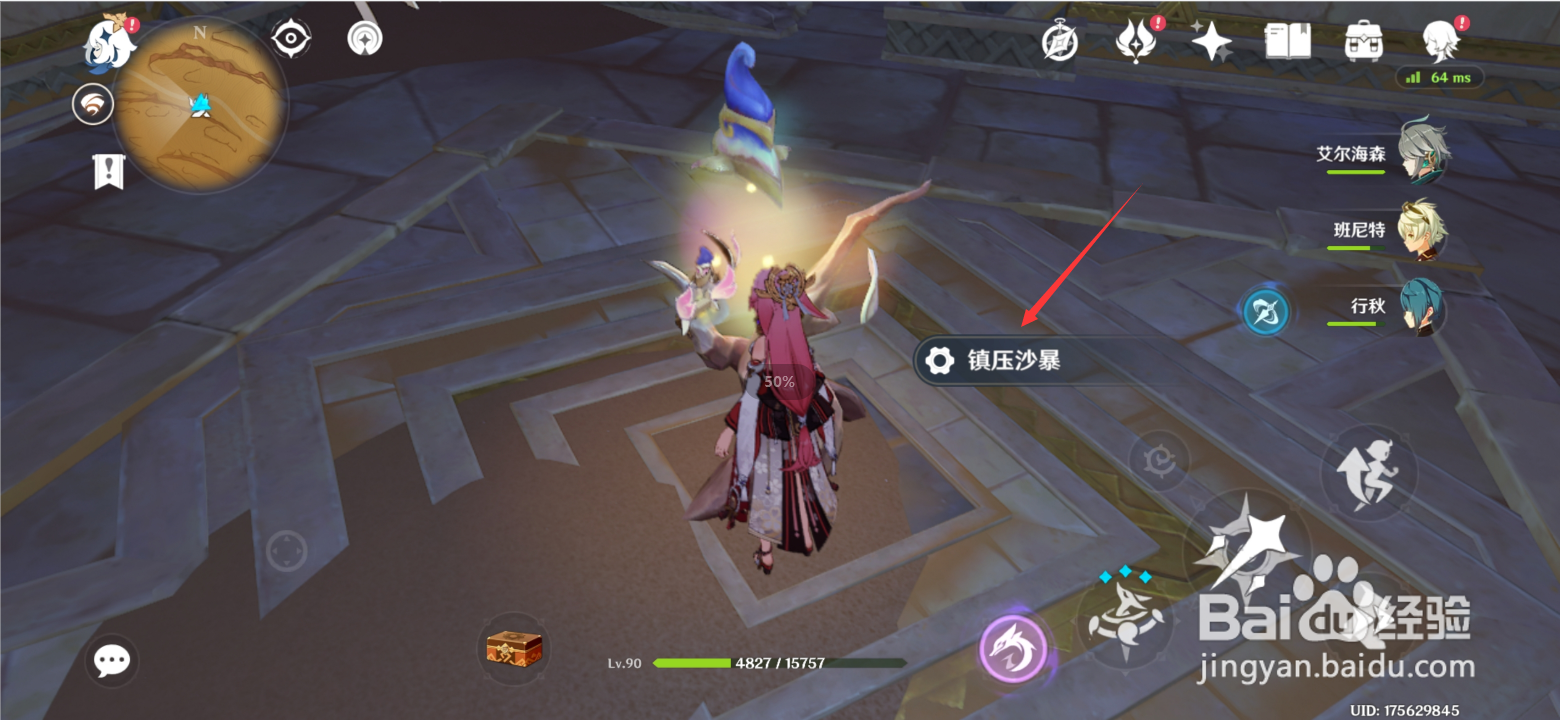This screenshot has height=720, width=1560.
Task: Click the treasure chest reward icon
Action: [512, 650]
